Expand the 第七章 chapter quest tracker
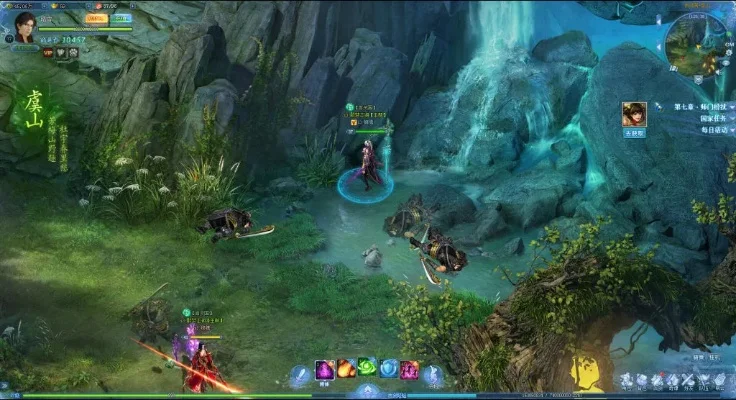The height and width of the screenshot is (400, 736). 701,106
